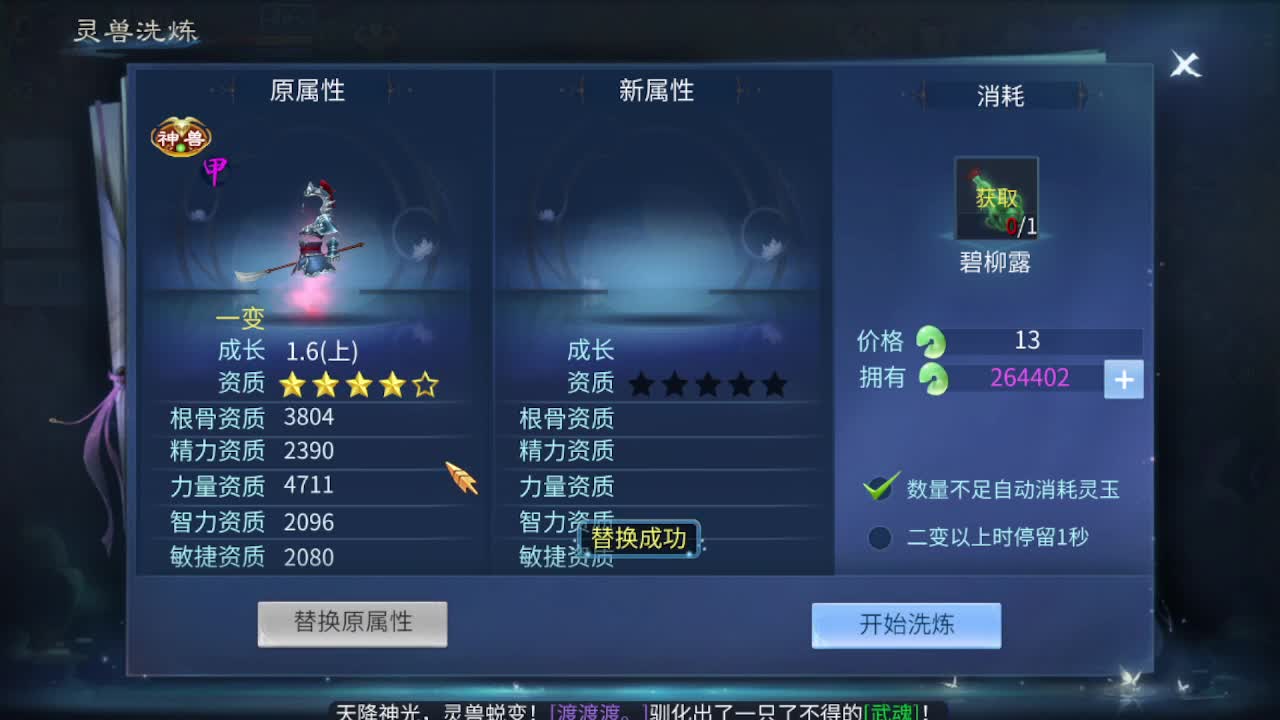Image resolution: width=1280 pixels, height=720 pixels.
Task: Select the 二变以上时停留1秒 radio button
Action: coord(879,537)
